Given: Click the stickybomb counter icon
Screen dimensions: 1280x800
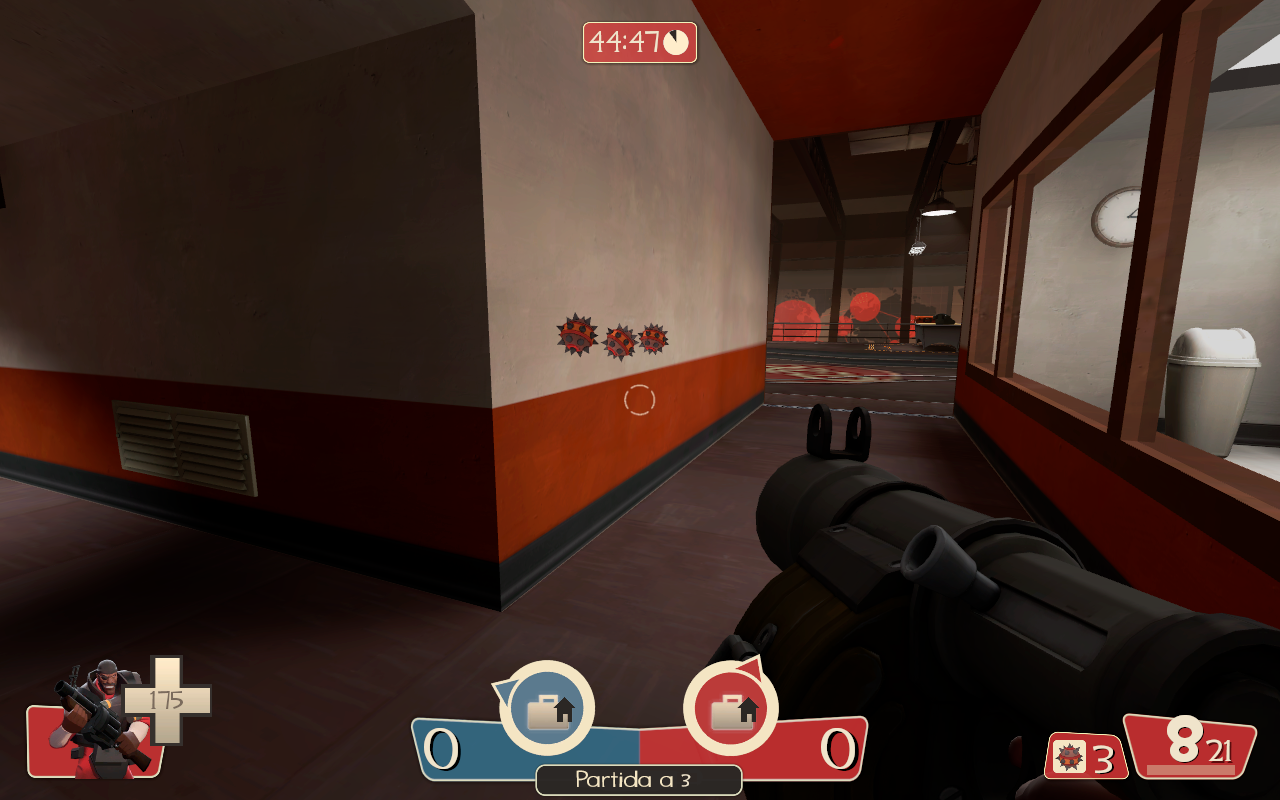Looking at the screenshot, I should pos(1071,757).
